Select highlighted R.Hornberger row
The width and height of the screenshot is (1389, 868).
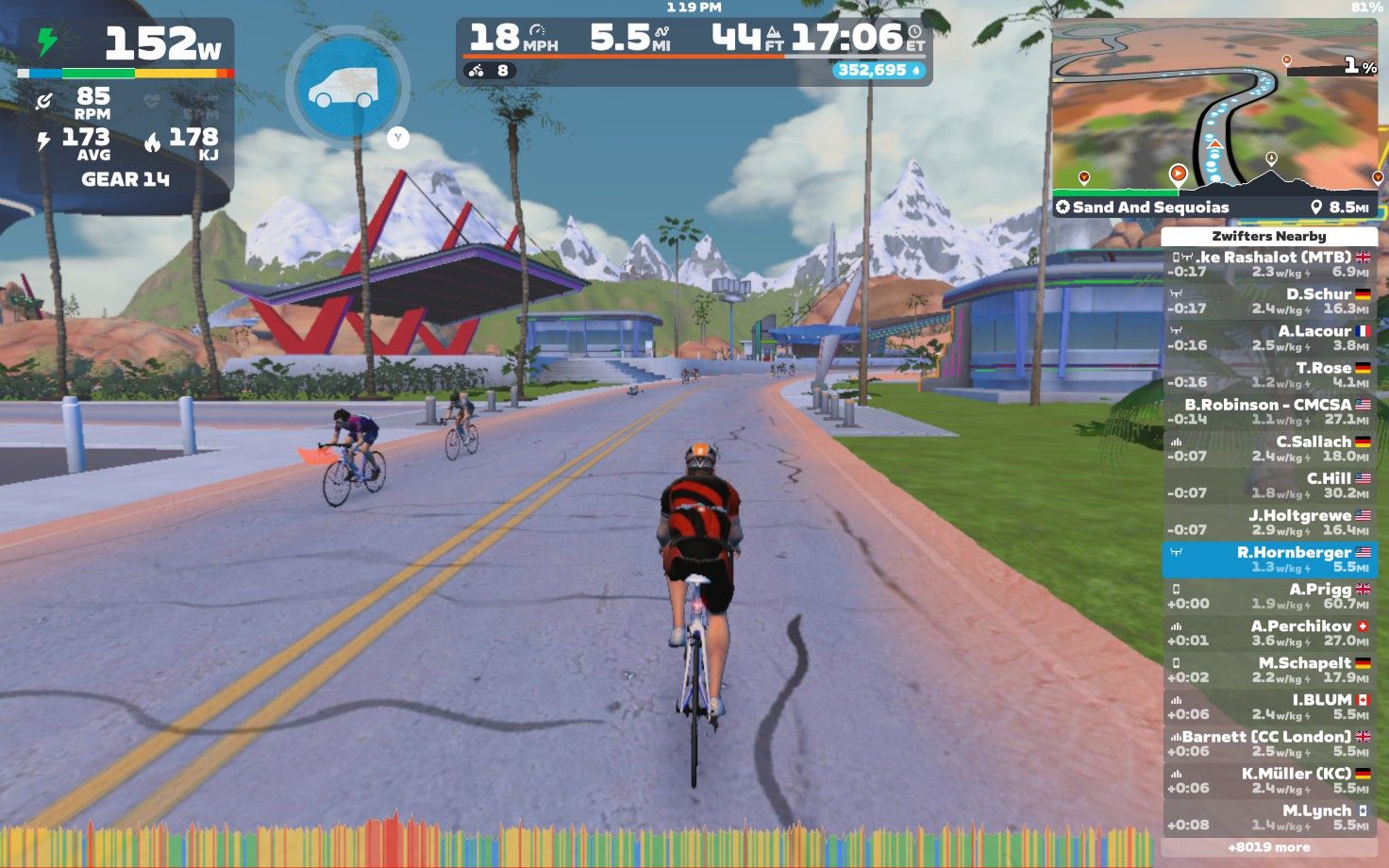pos(1269,559)
